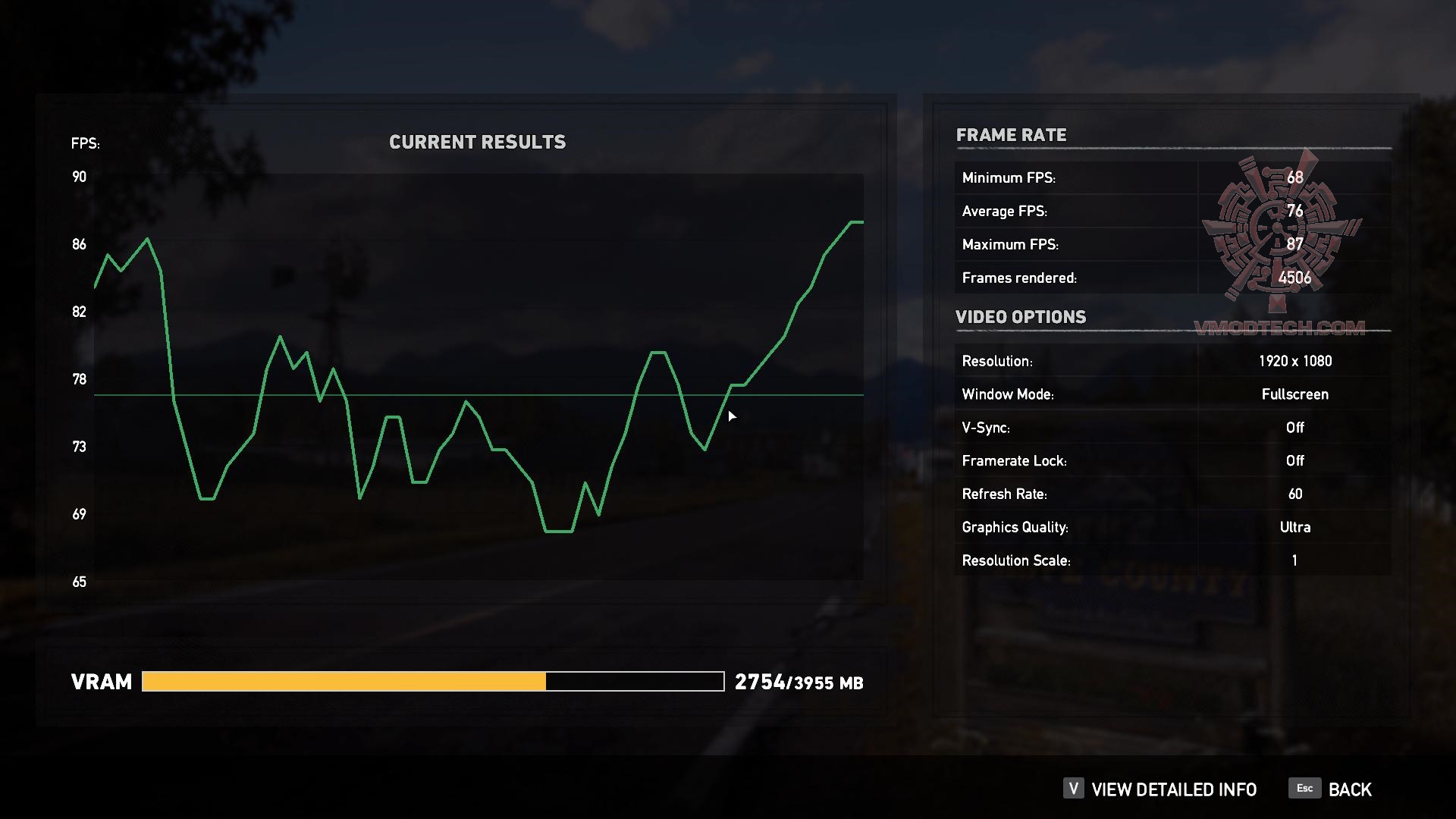
Task: Toggle Framerate Lock setting
Action: click(x=1295, y=461)
